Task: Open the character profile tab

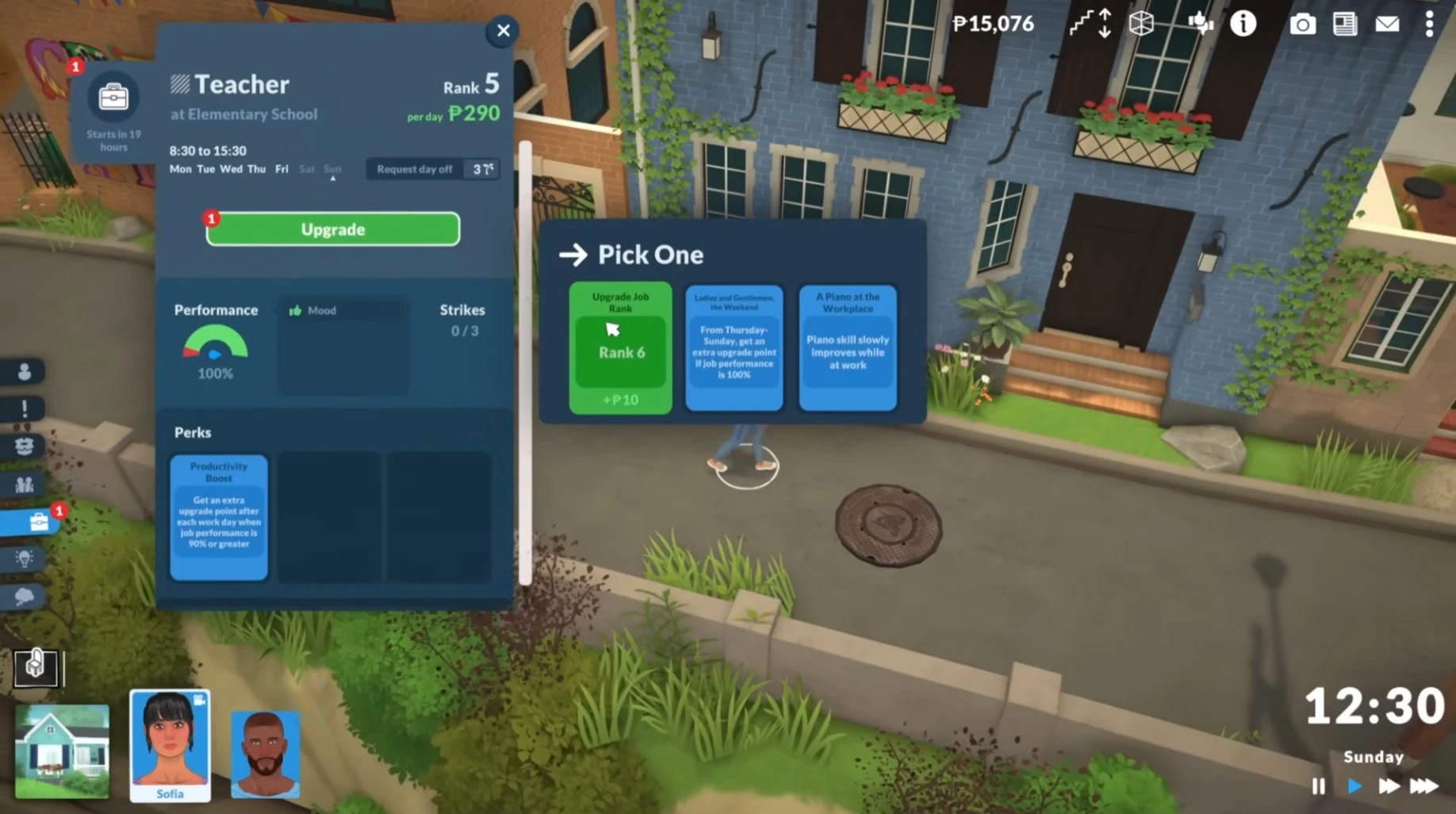Action: (25, 371)
